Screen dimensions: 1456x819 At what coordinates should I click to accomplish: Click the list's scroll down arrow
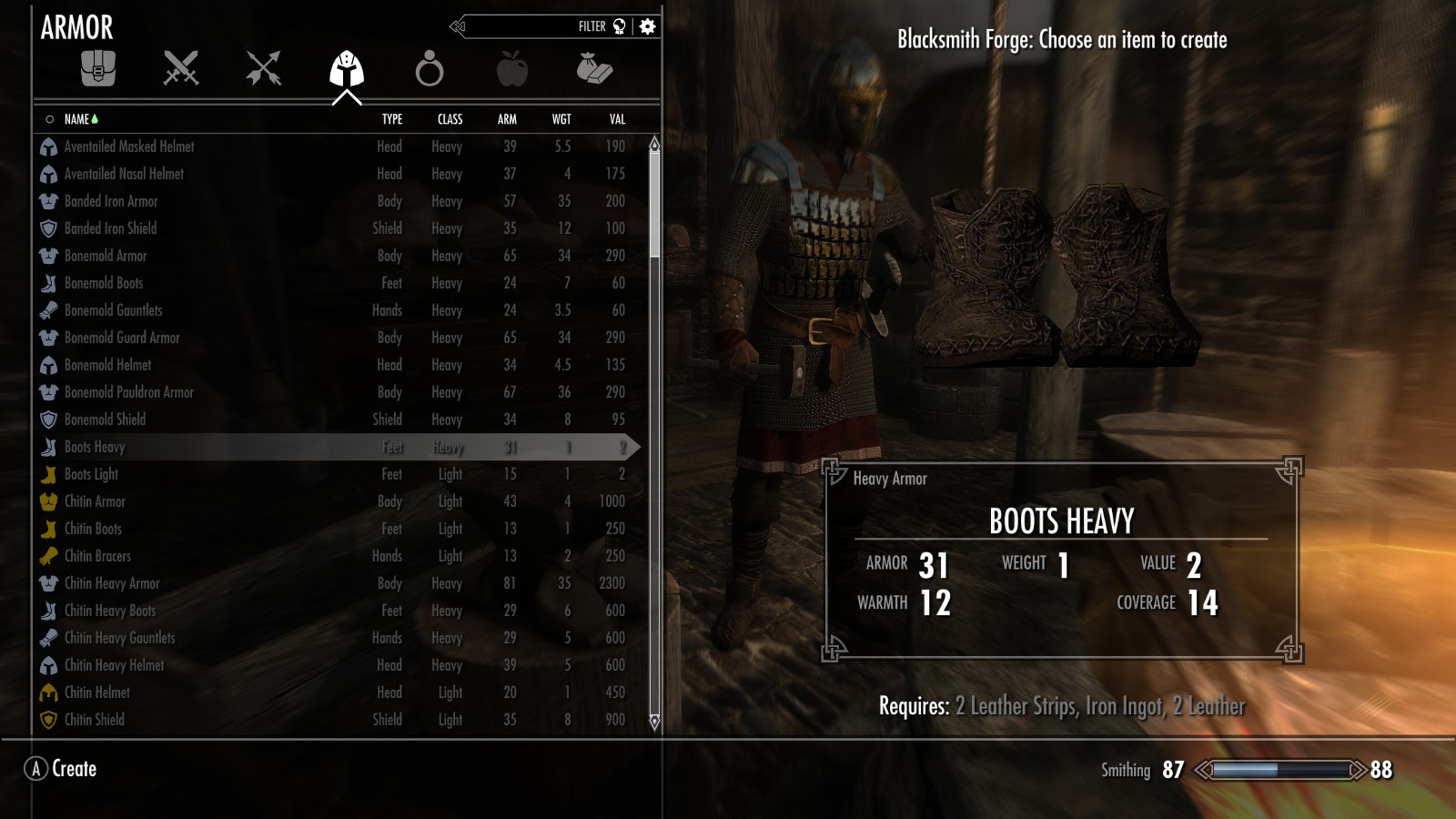click(x=654, y=722)
